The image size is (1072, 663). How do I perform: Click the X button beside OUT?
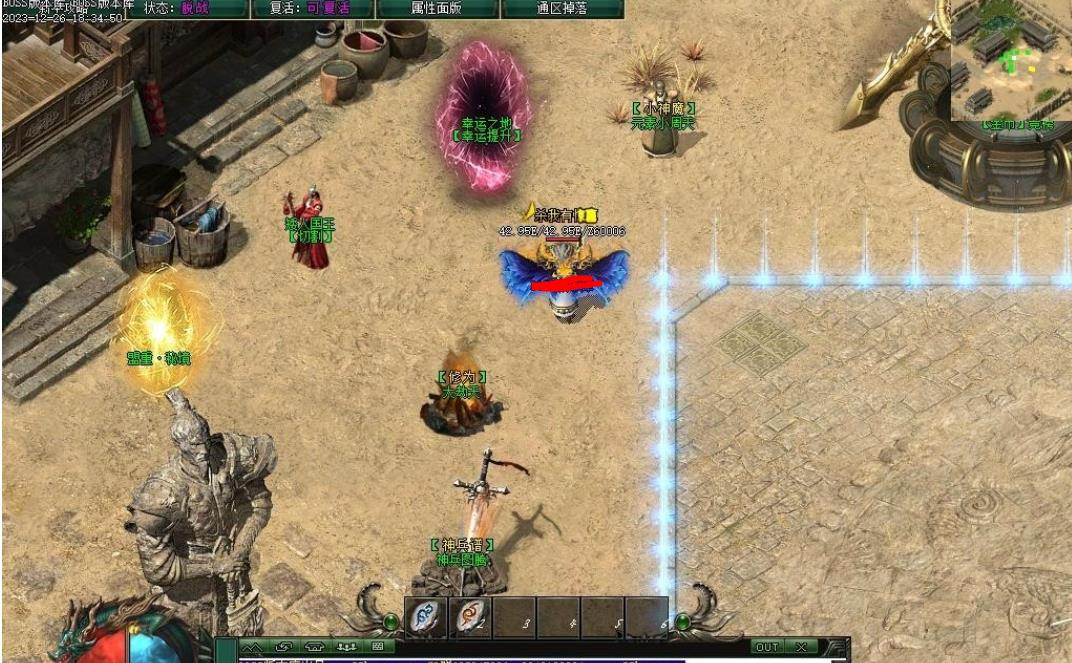point(802,647)
